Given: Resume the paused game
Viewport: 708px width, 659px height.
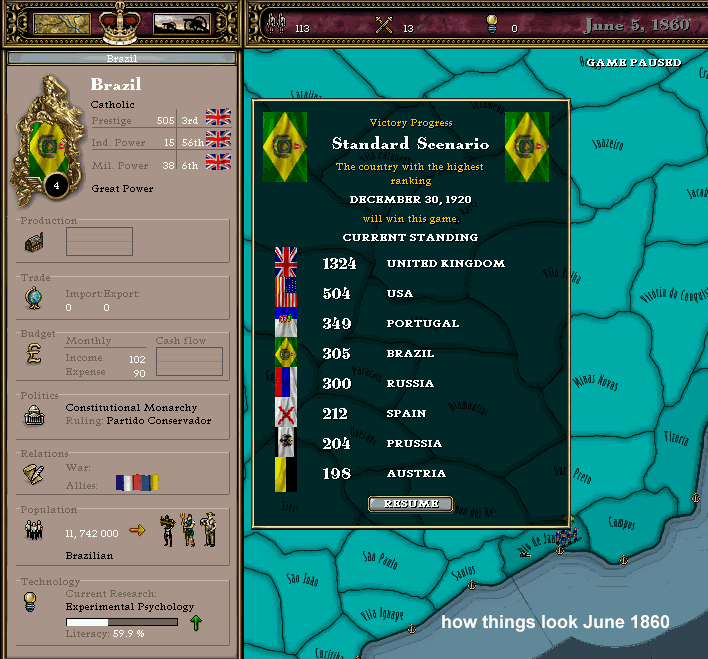Looking at the screenshot, I should point(410,504).
